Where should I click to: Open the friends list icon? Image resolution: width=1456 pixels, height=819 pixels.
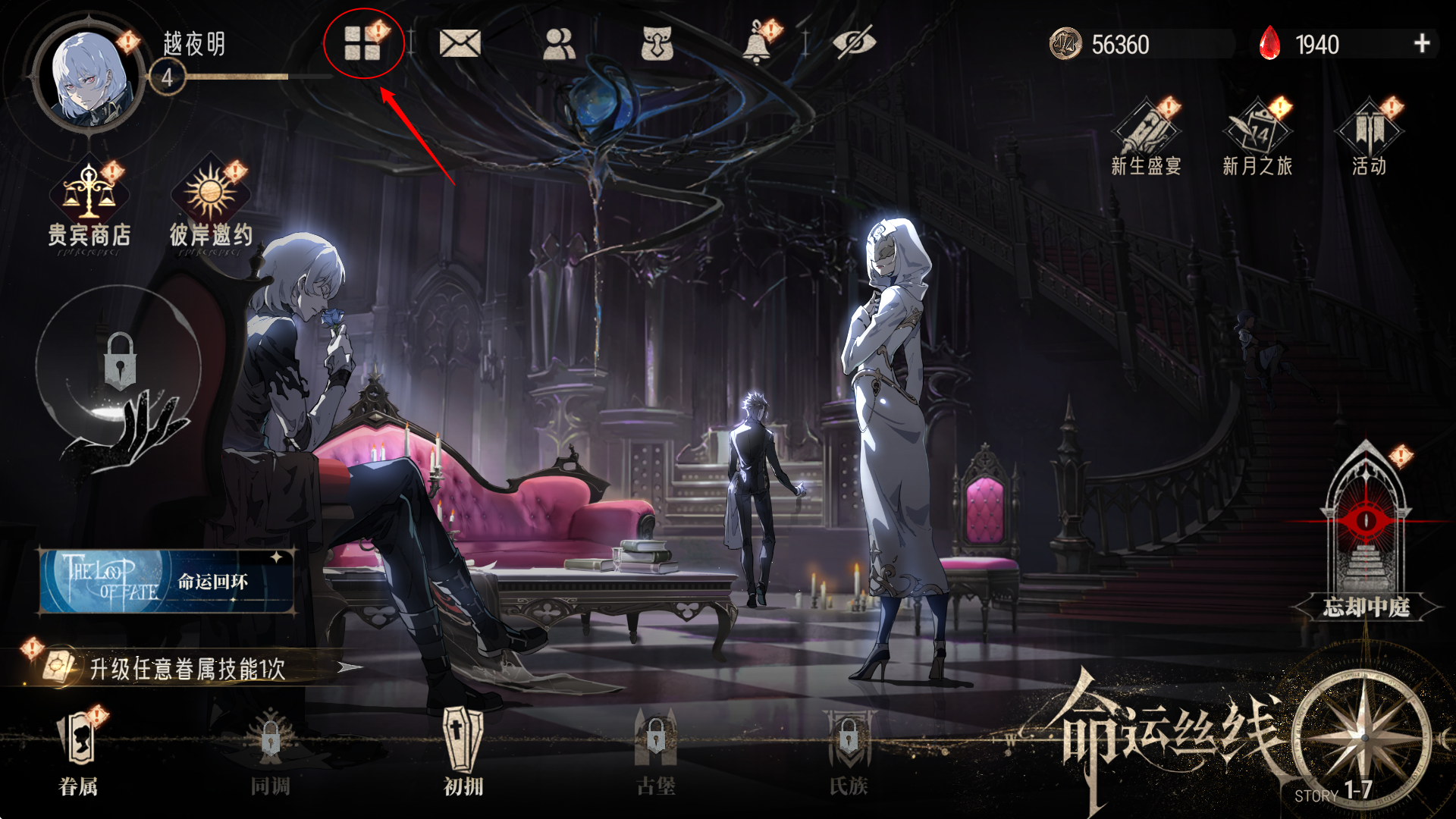[560, 43]
